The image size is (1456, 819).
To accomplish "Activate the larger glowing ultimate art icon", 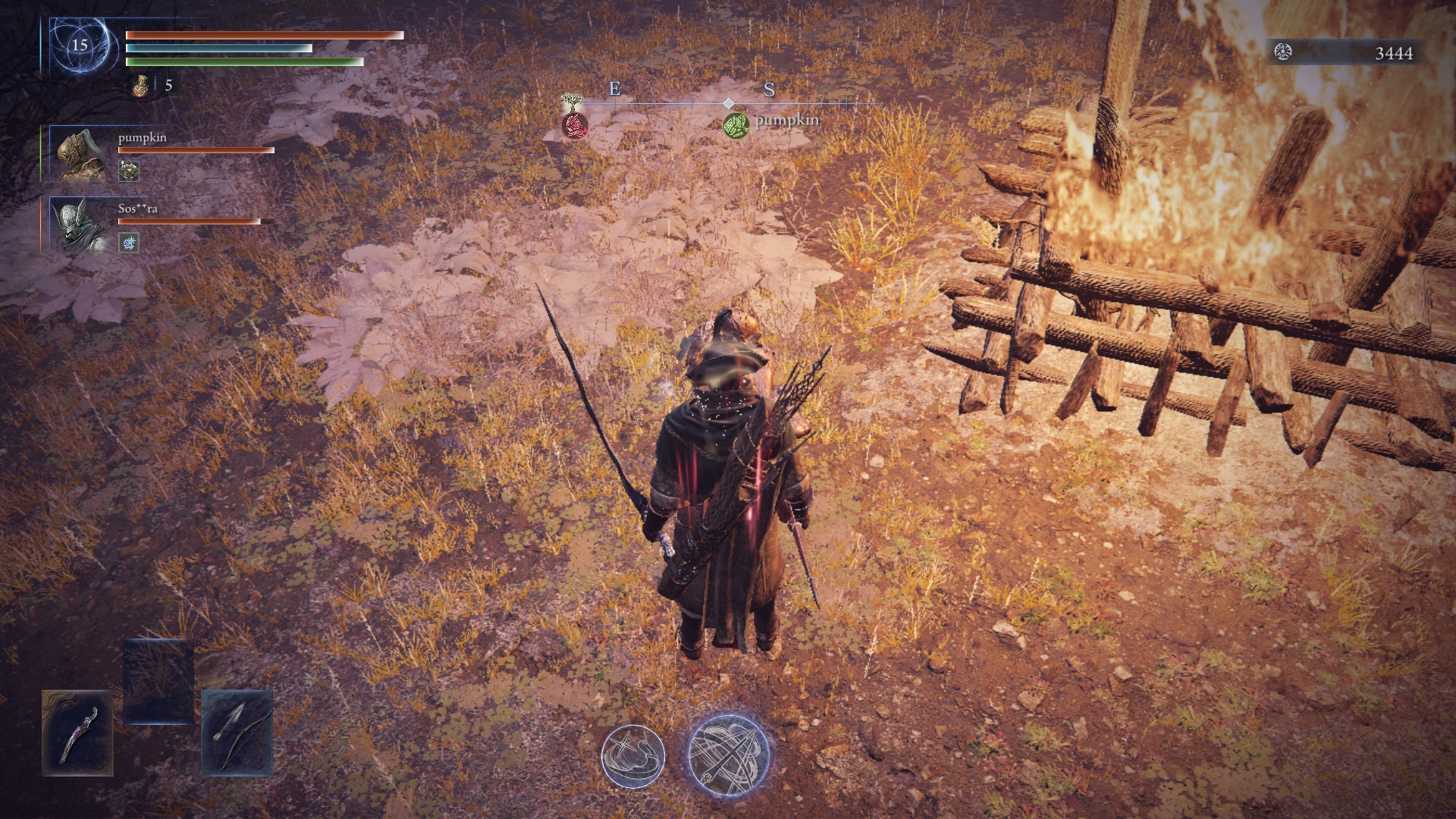I will [729, 755].
